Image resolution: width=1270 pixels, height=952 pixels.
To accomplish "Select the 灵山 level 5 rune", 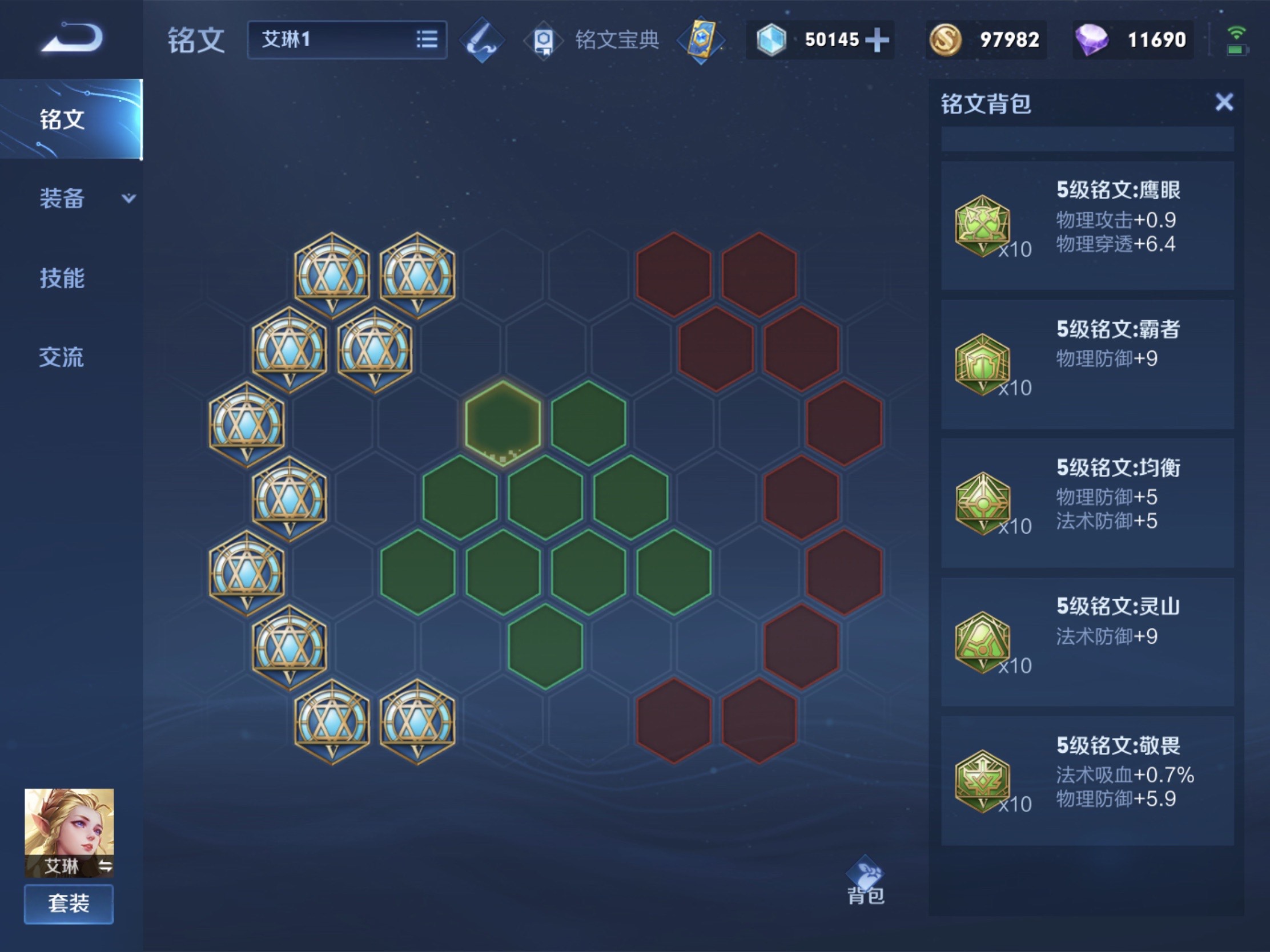I will tap(1087, 642).
